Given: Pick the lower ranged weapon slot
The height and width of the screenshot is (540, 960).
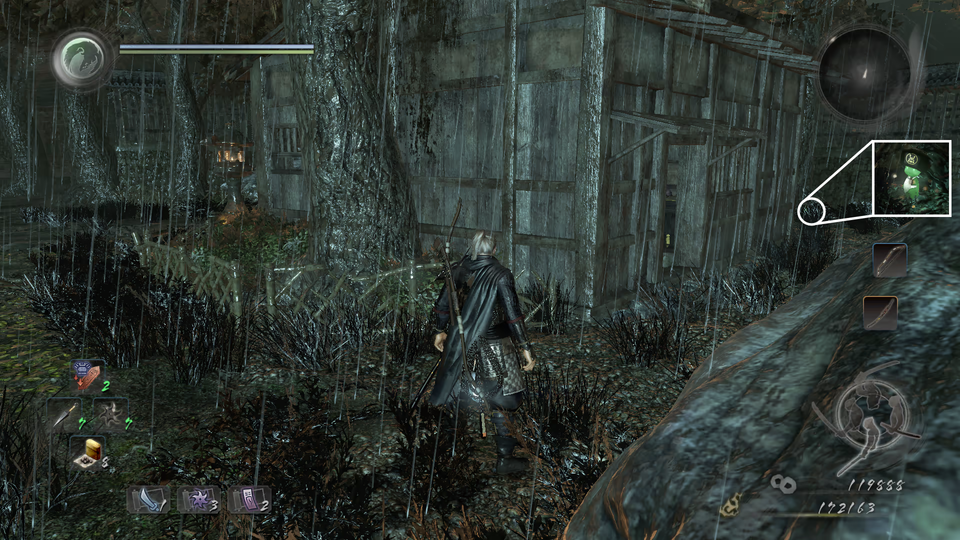Looking at the screenshot, I should [880, 312].
